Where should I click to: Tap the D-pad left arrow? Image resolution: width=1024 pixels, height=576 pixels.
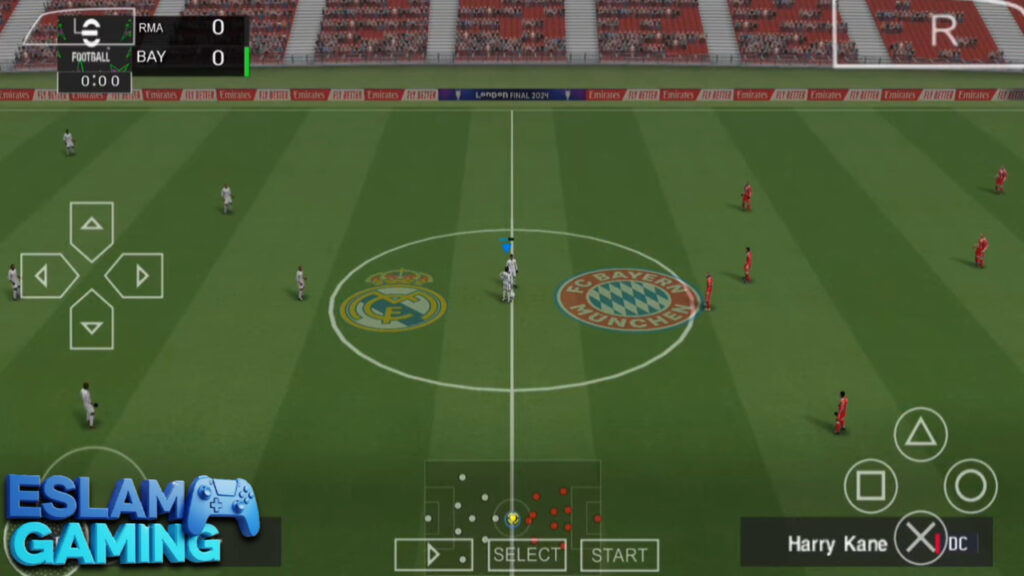(44, 275)
